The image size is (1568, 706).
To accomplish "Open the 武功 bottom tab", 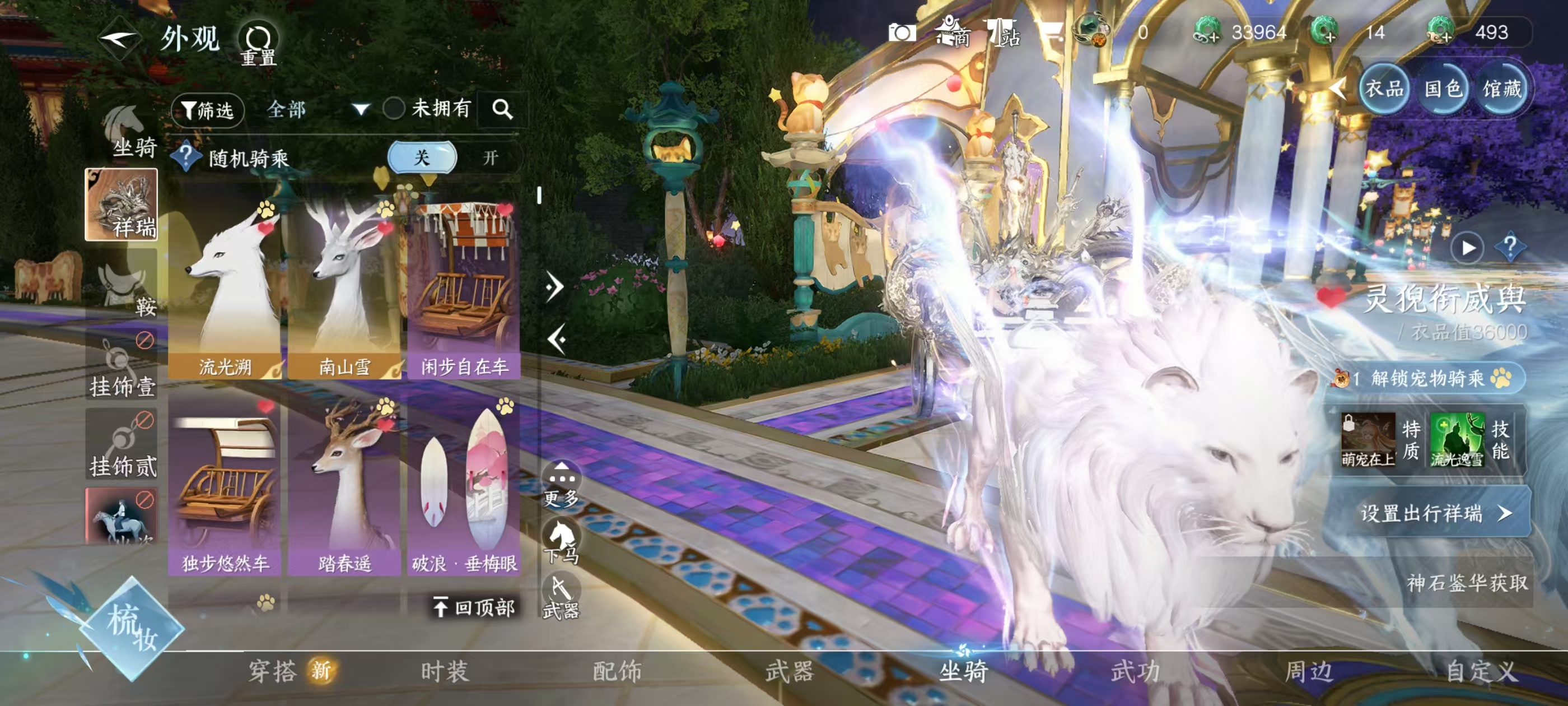I will coord(1135,671).
